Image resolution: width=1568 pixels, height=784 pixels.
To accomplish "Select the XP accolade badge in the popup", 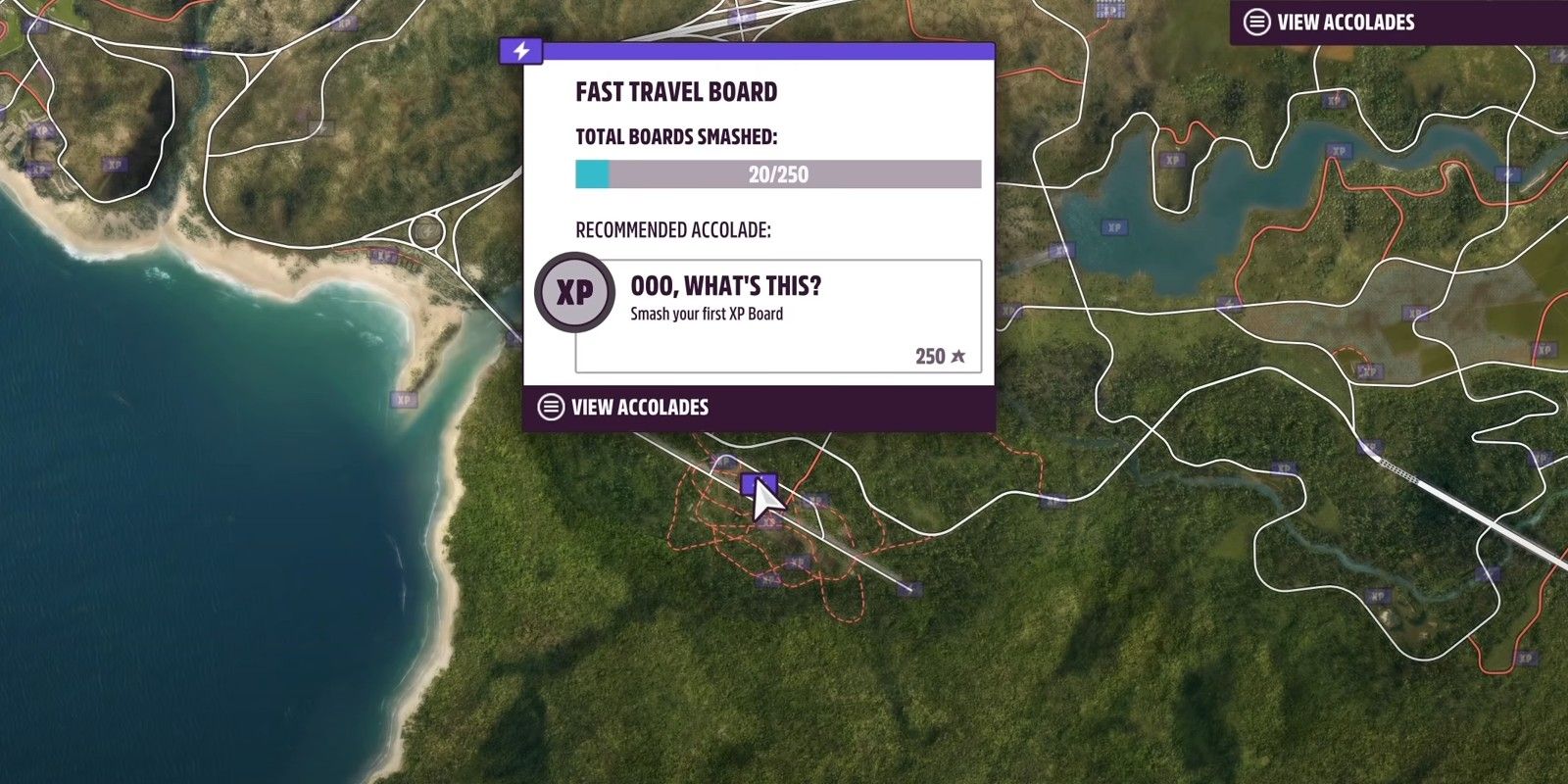I will click(x=574, y=291).
